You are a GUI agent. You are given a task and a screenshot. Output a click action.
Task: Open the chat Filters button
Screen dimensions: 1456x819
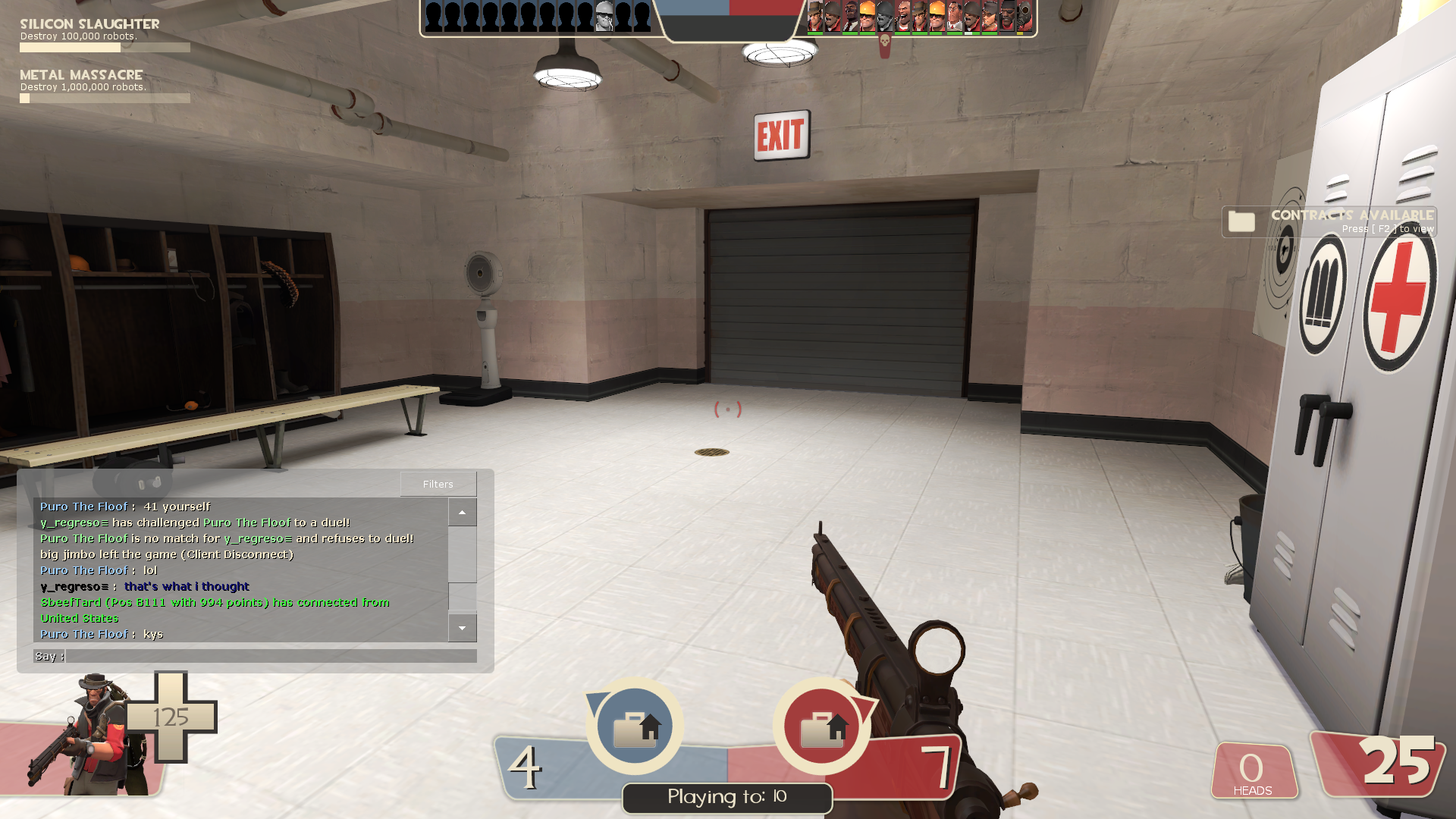(438, 484)
